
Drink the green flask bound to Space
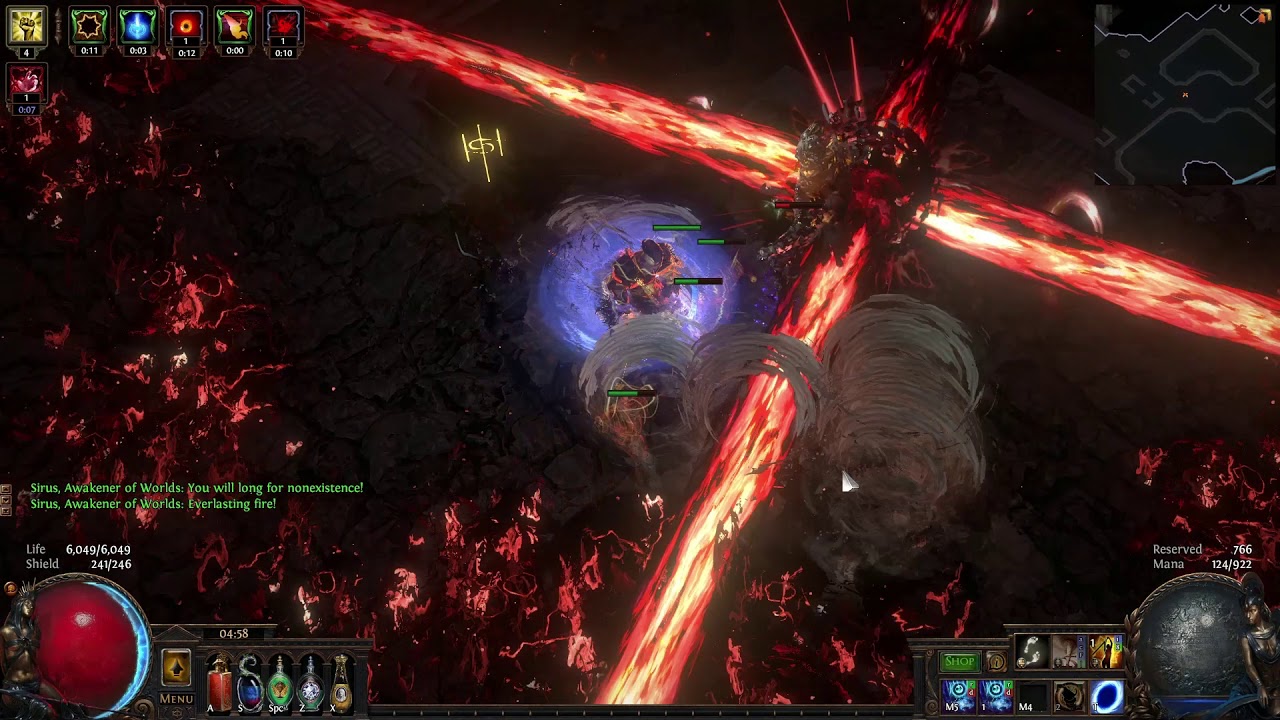280,682
